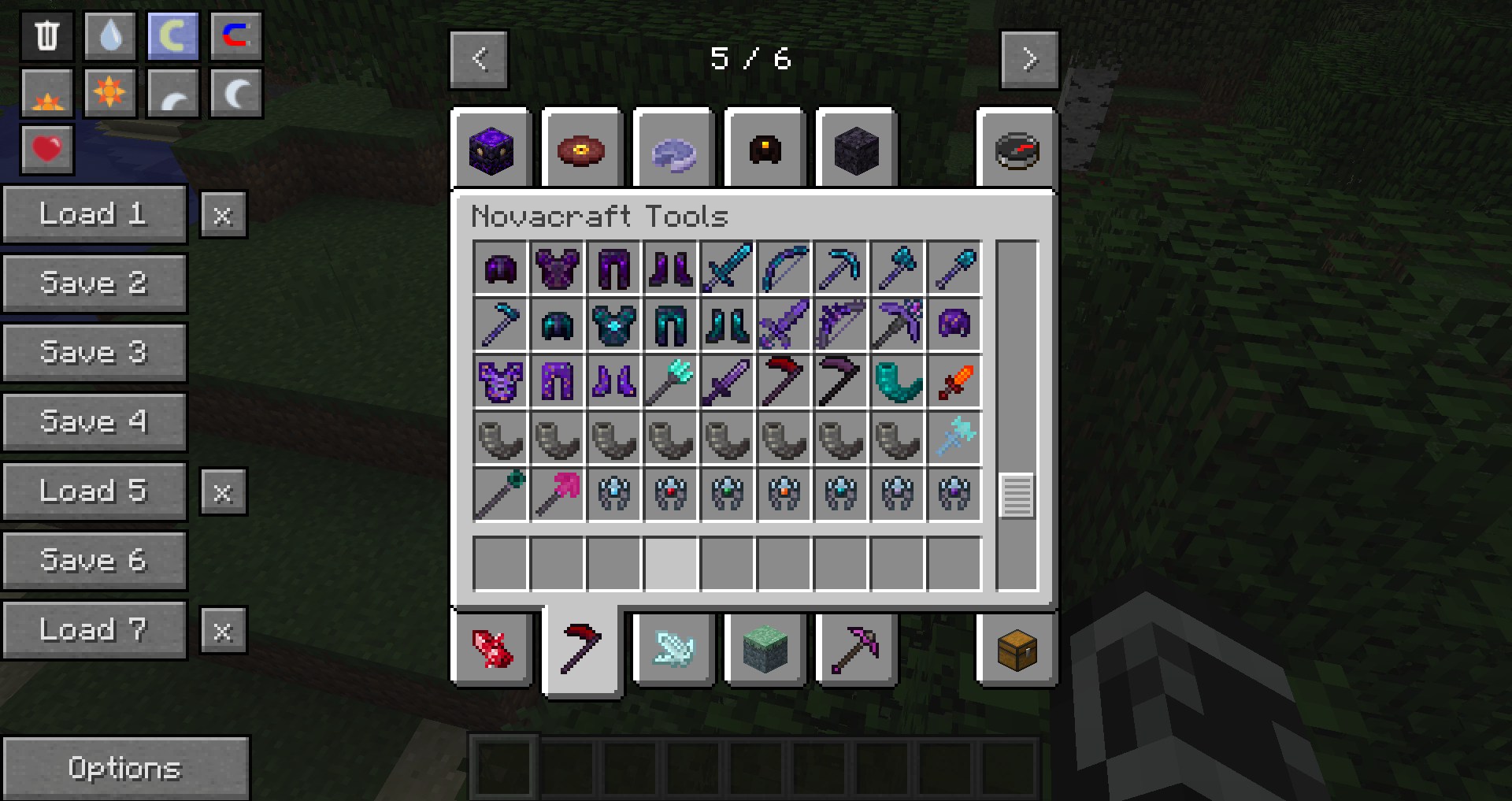The image size is (1512, 801).
Task: Click the dark new moon icon
Action: coord(172,91)
